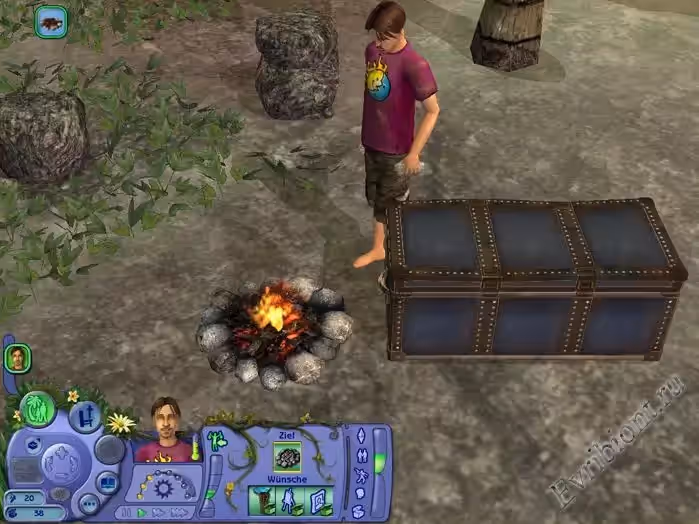Set game speed to normal play
This screenshot has width=699, height=524.
pyautogui.click(x=141, y=511)
